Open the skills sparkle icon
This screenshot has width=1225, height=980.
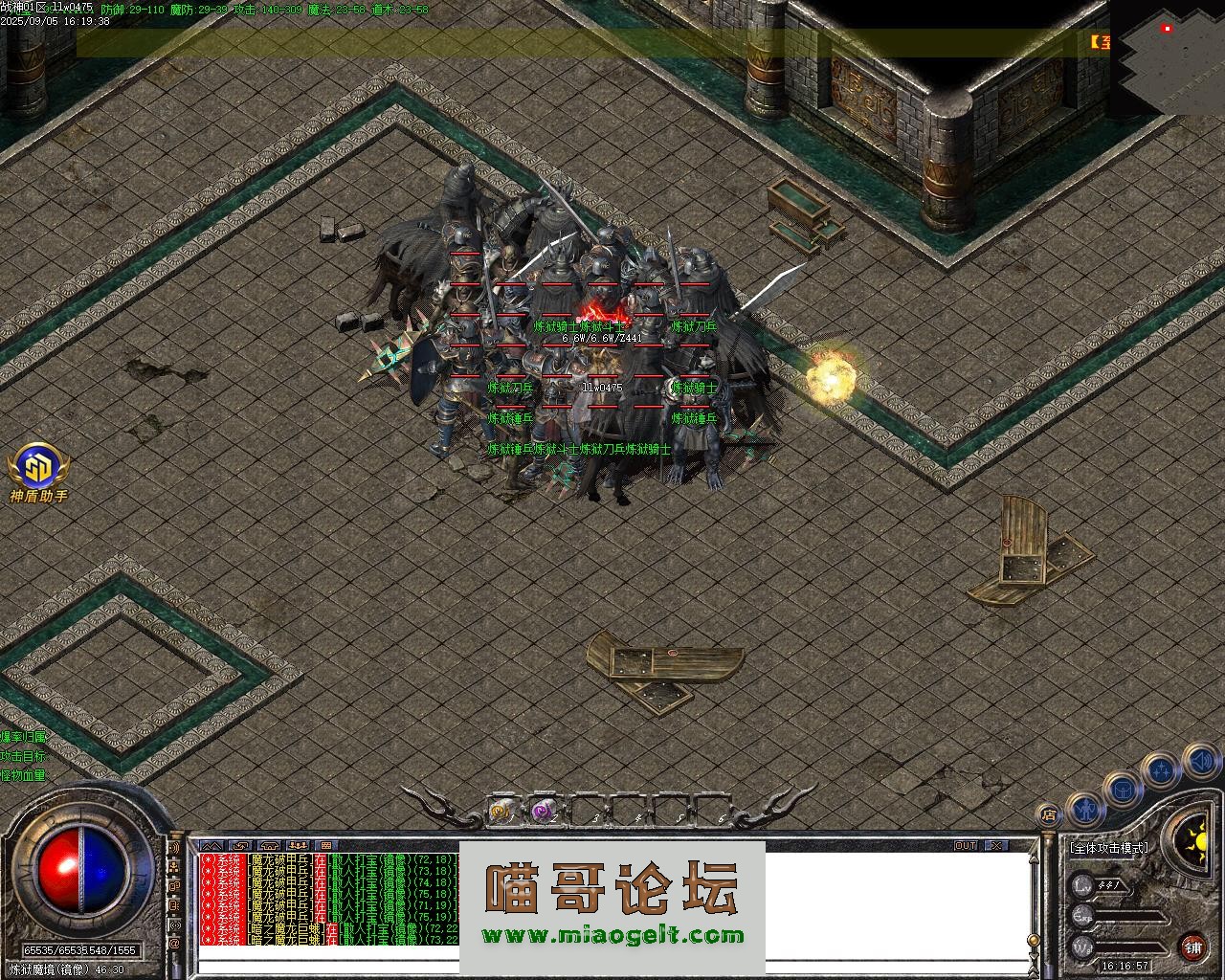tap(1161, 770)
